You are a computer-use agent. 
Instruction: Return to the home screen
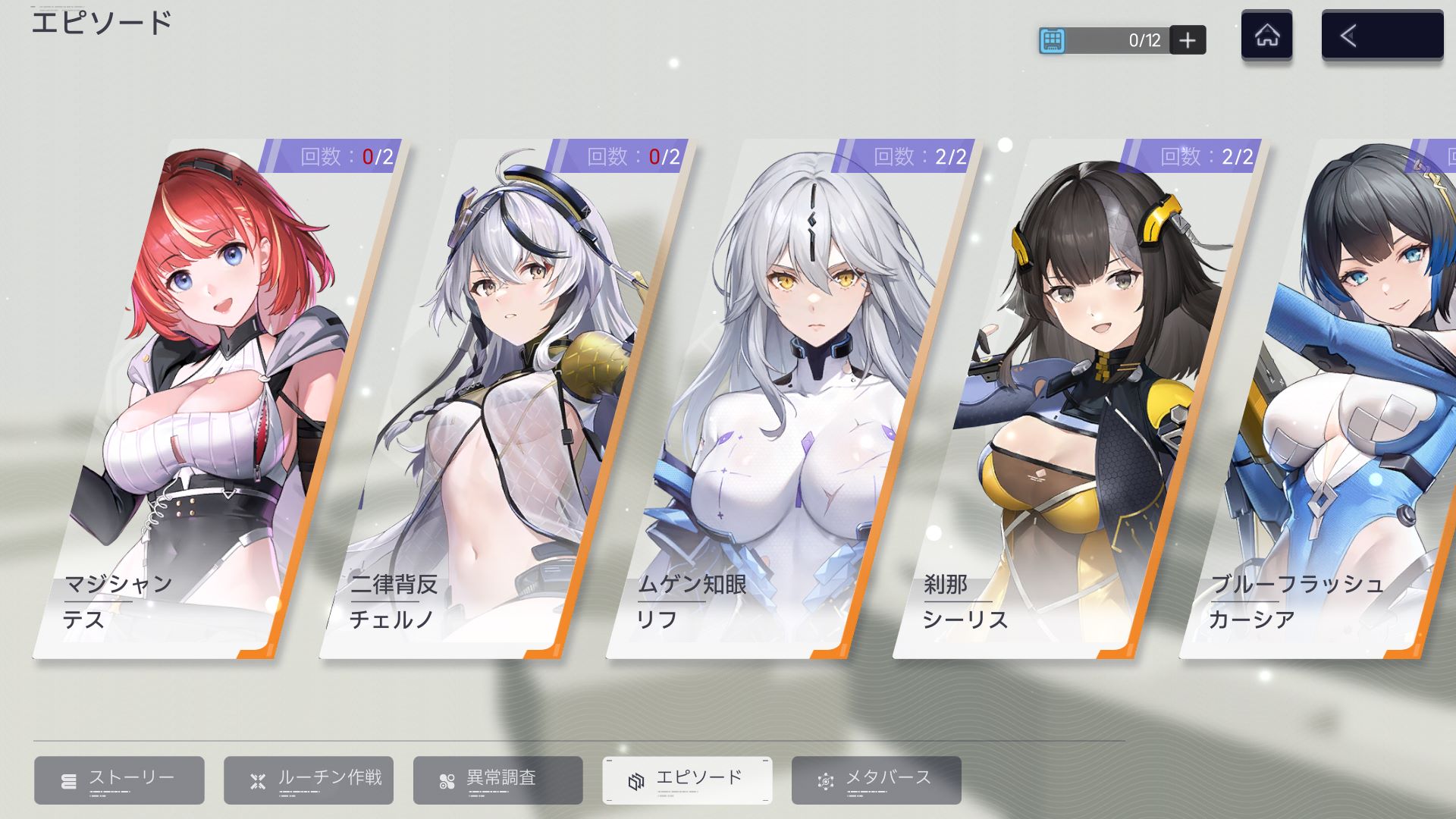[1266, 36]
